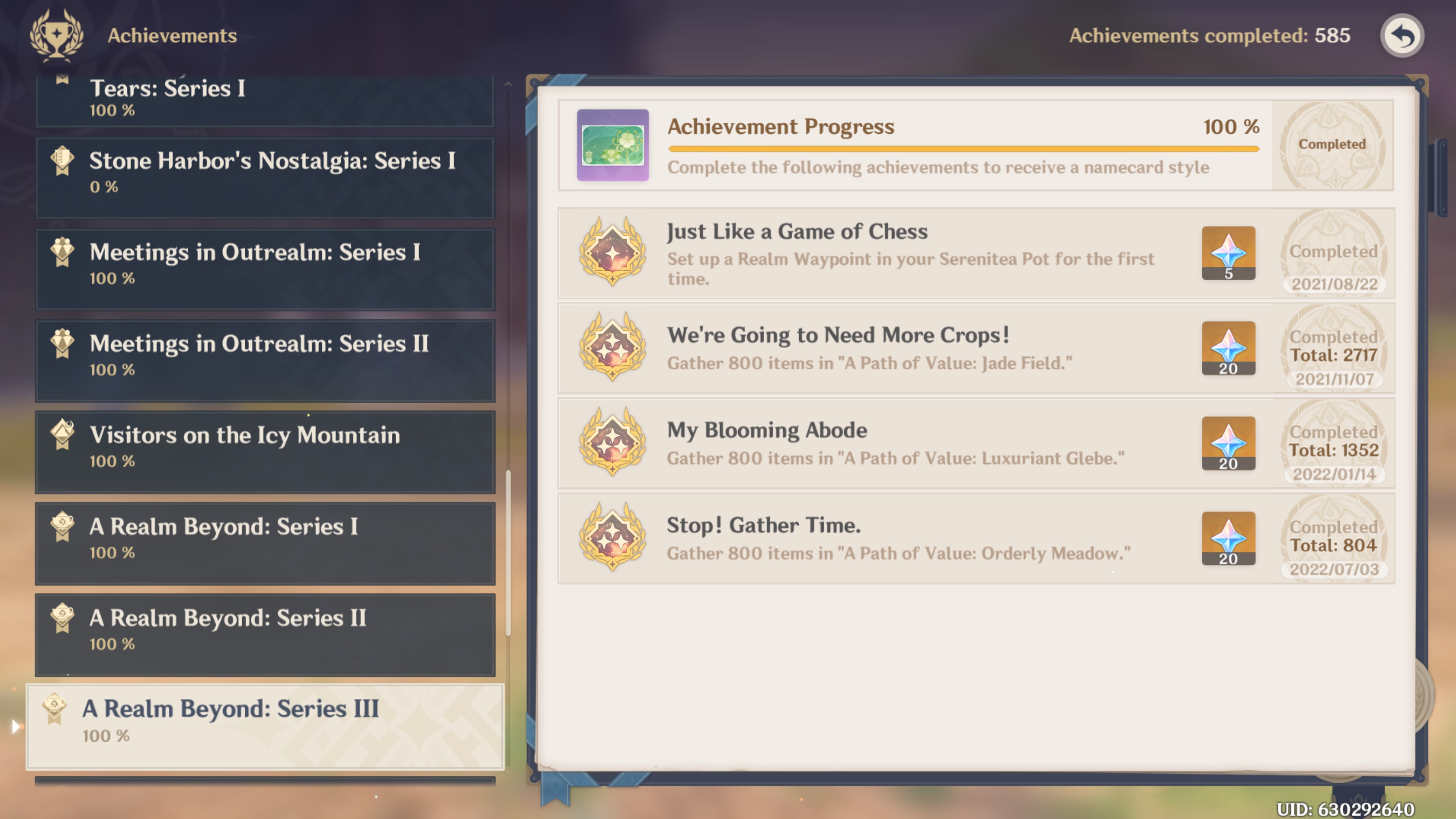Select the A Realm Beyond: Series III category
The width and height of the screenshot is (1456, 819).
click(266, 726)
